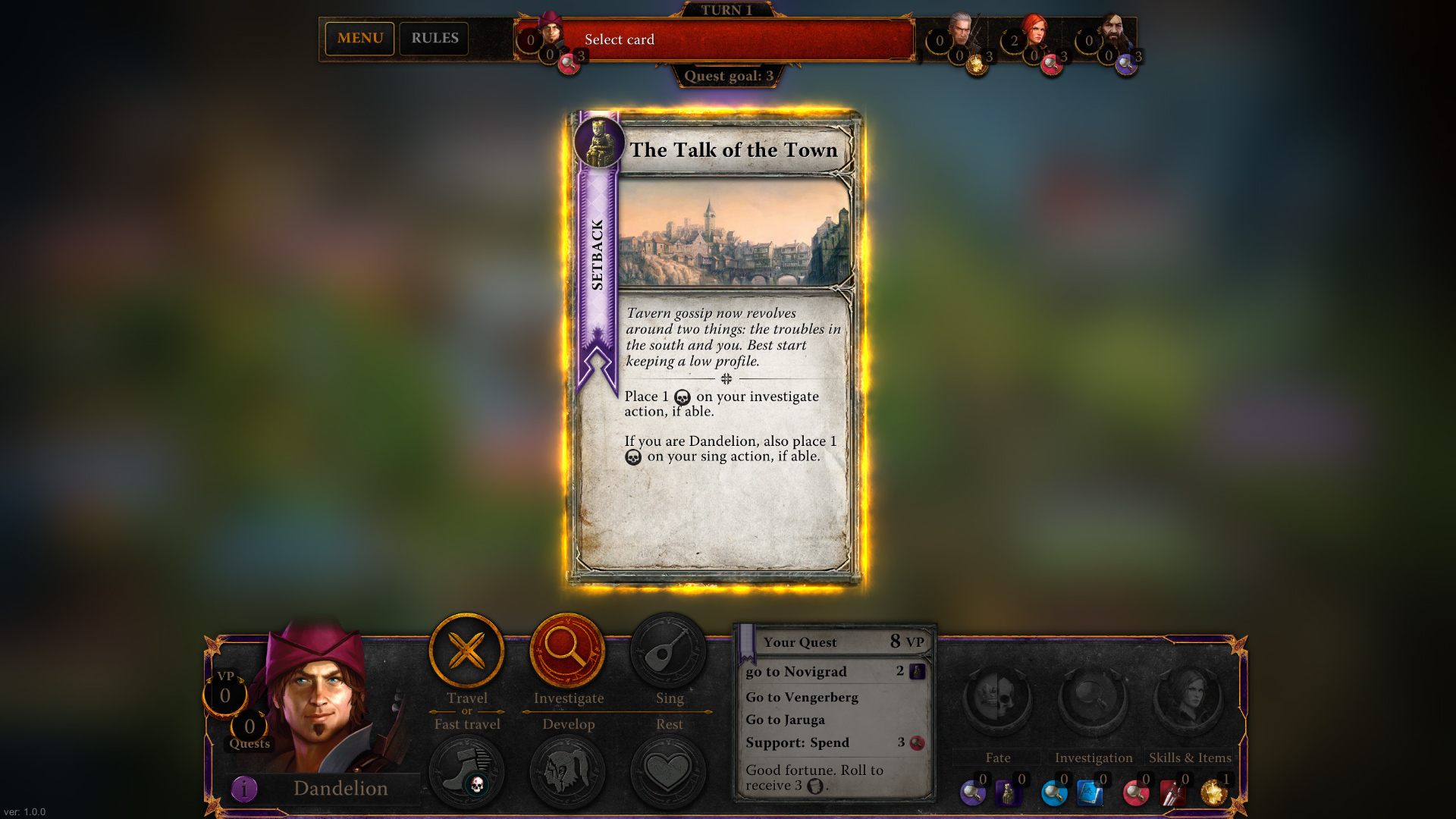This screenshot has height=819, width=1456.
Task: Click the purple magnifying glass Fate icon
Action: pyautogui.click(x=973, y=792)
